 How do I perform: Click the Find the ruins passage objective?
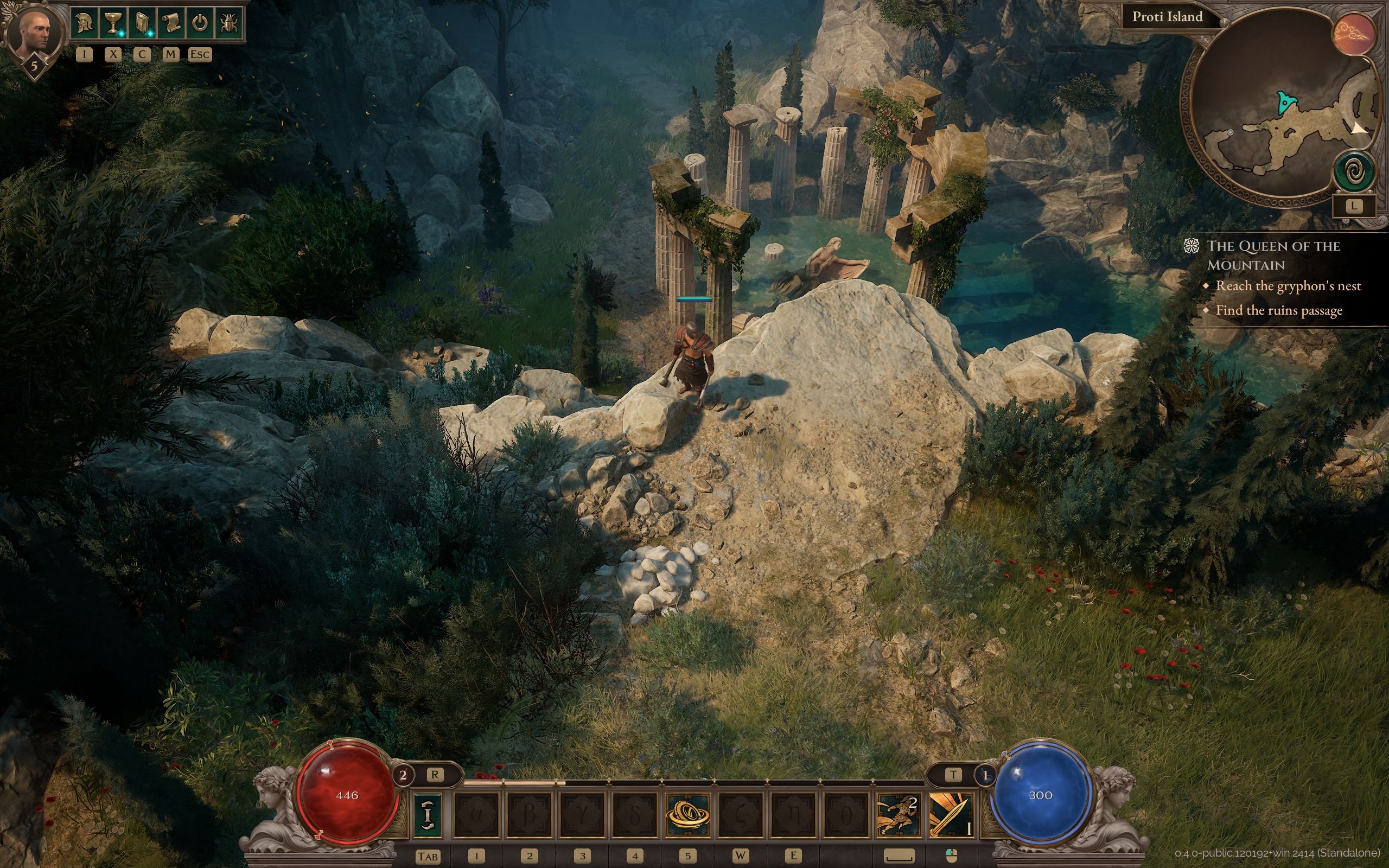1279,310
